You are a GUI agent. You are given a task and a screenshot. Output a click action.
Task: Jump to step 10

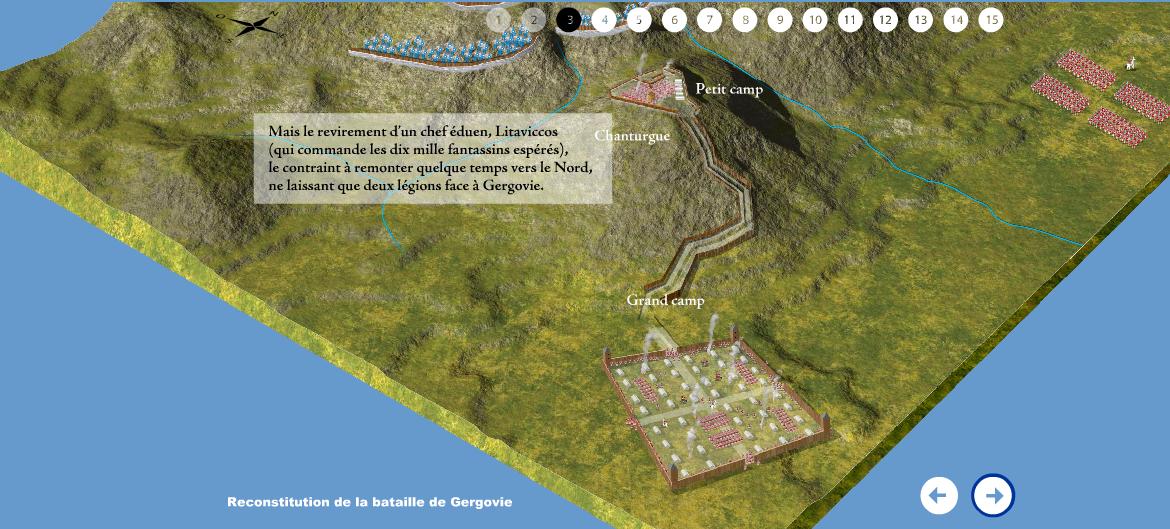(x=815, y=20)
